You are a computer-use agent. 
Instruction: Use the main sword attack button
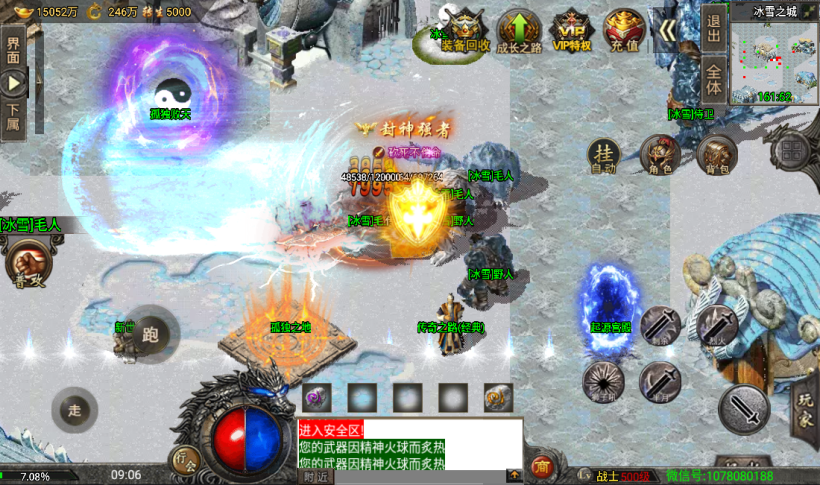pos(744,409)
